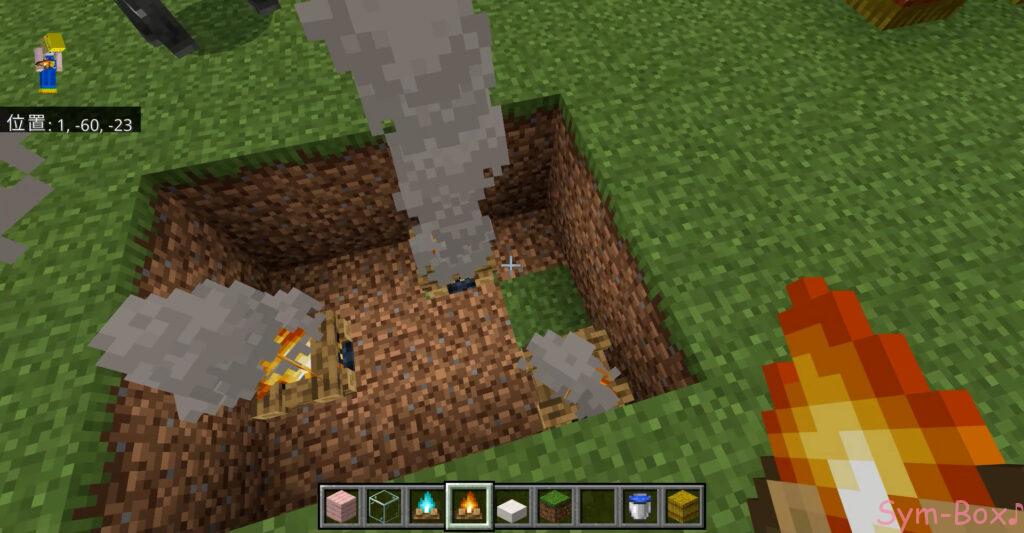Image resolution: width=1024 pixels, height=533 pixels.
Task: Choose the hay bale hotbar slot
Action: (x=682, y=506)
